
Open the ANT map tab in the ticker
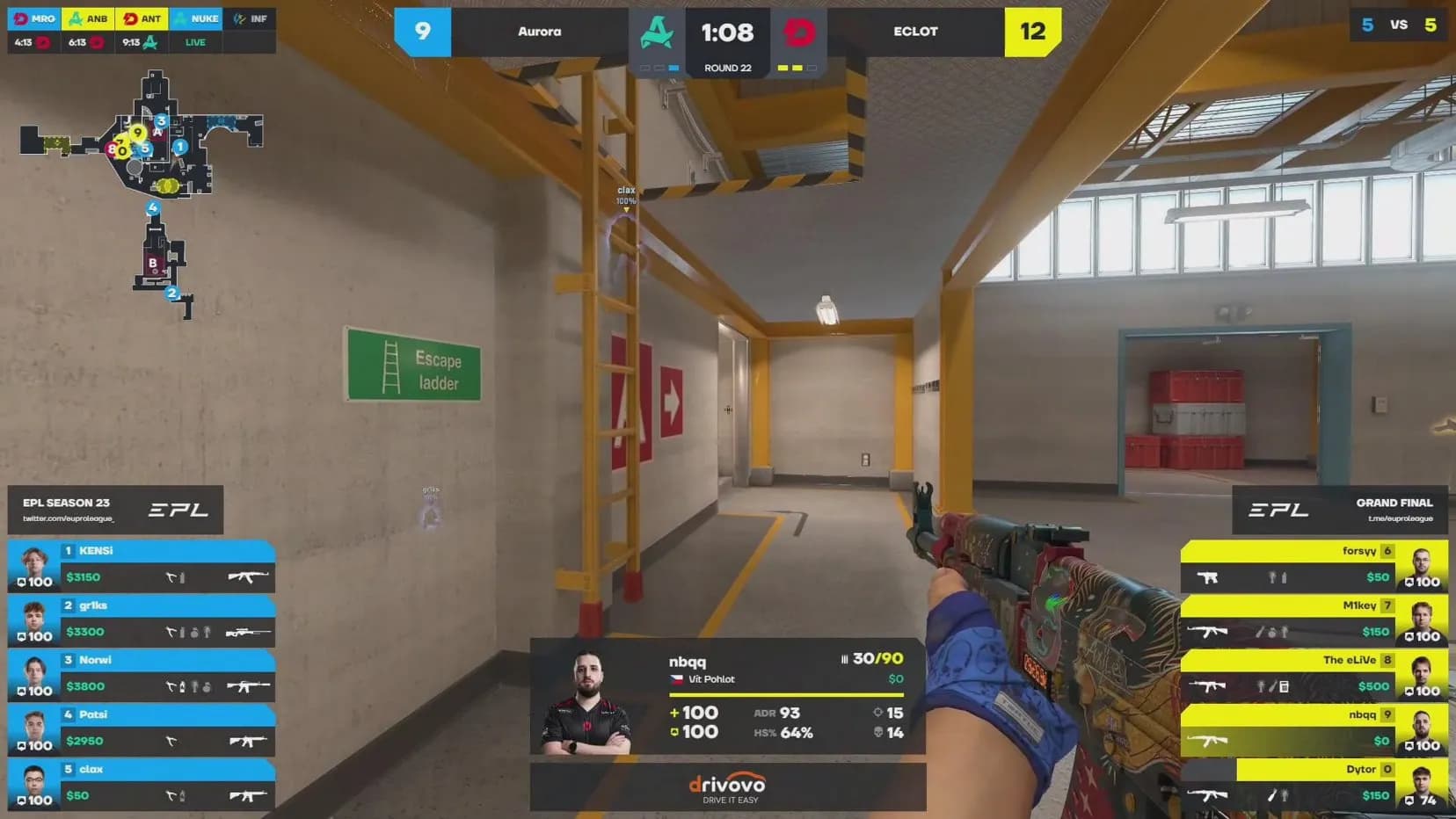tap(142, 18)
